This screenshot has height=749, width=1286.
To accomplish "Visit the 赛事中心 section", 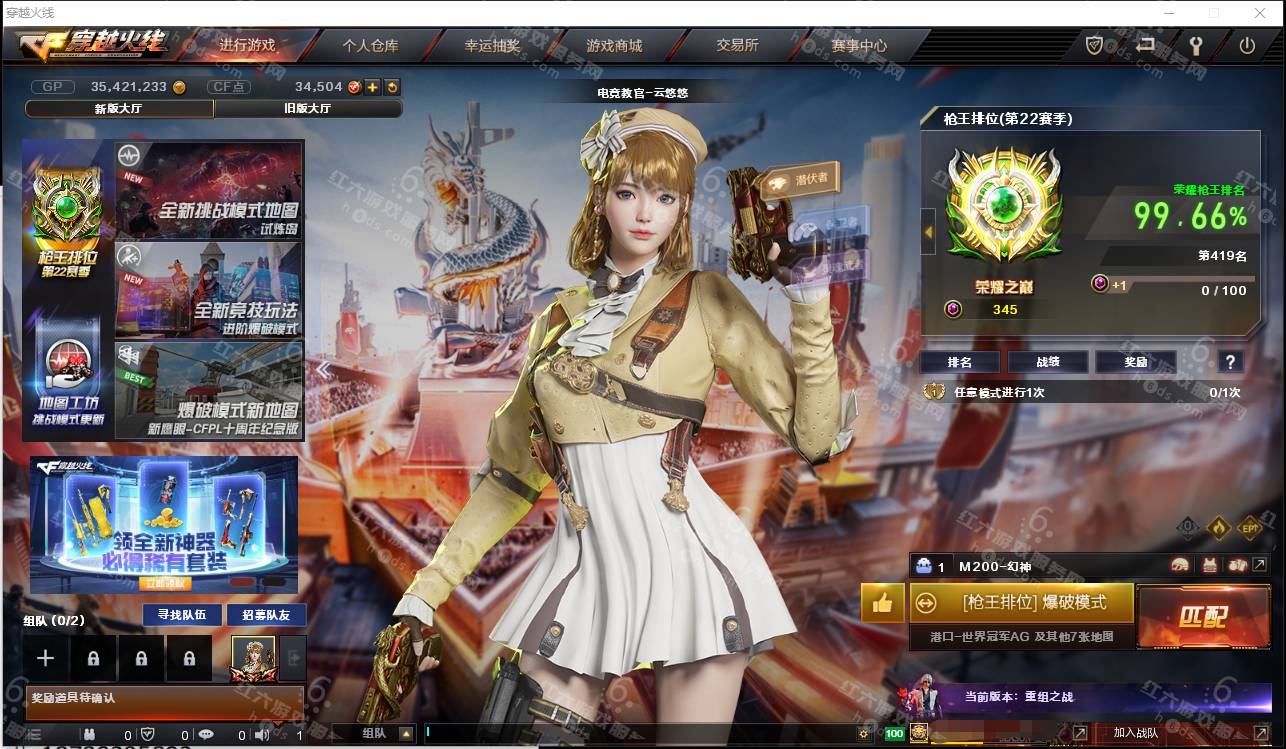I will coord(859,45).
